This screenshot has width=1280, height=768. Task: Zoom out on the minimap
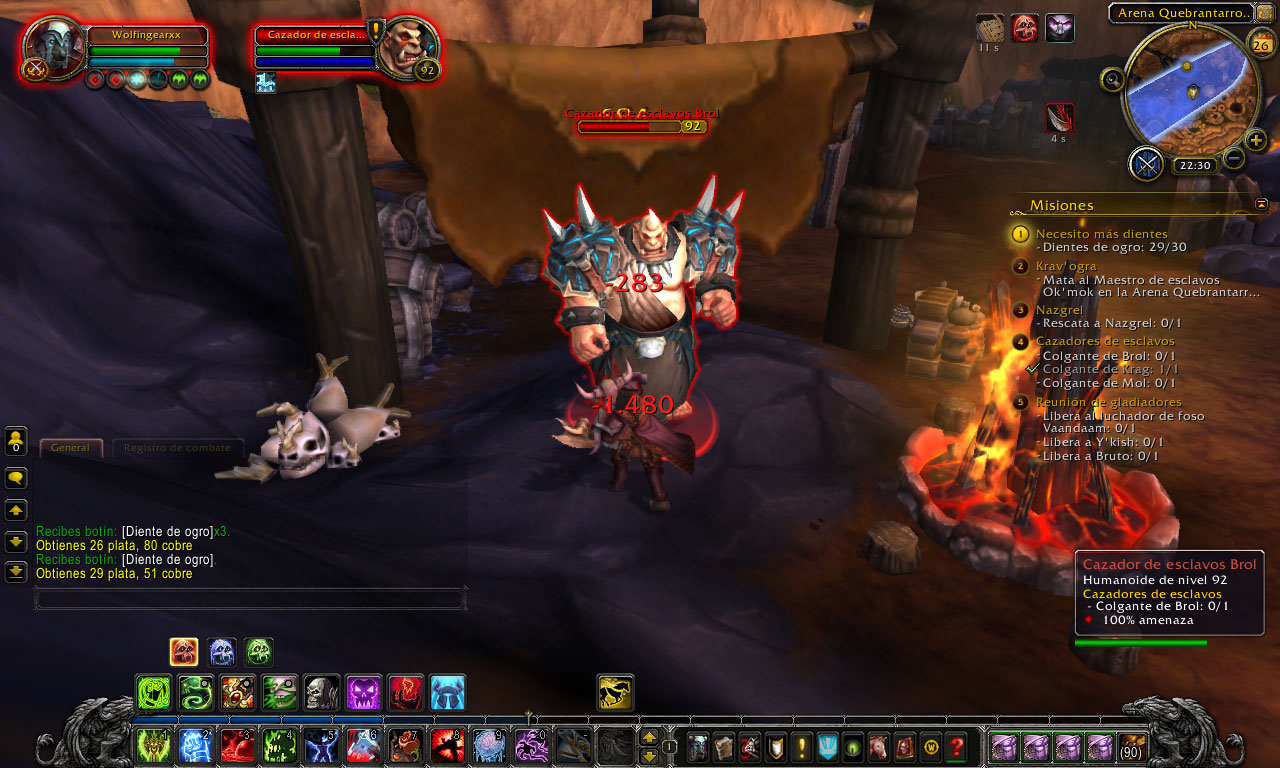(x=1235, y=158)
